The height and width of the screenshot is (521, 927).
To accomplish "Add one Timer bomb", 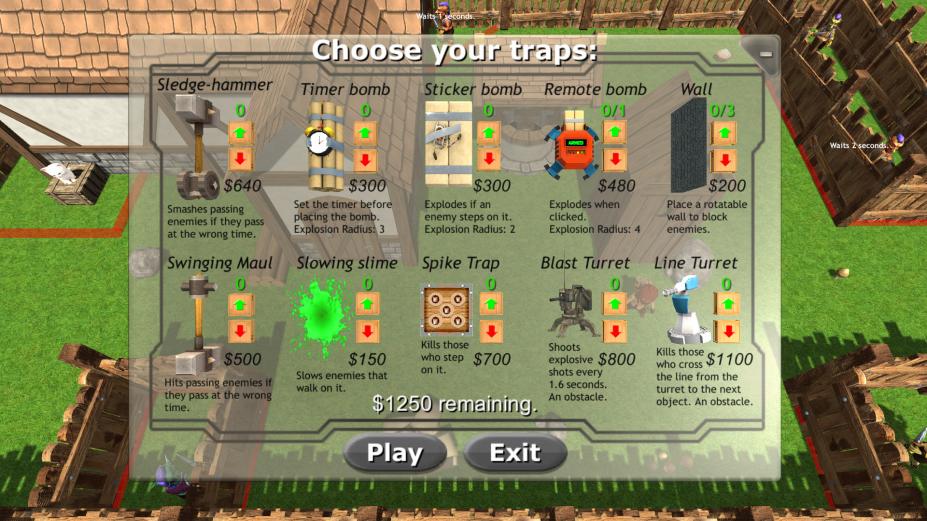I will pos(365,133).
